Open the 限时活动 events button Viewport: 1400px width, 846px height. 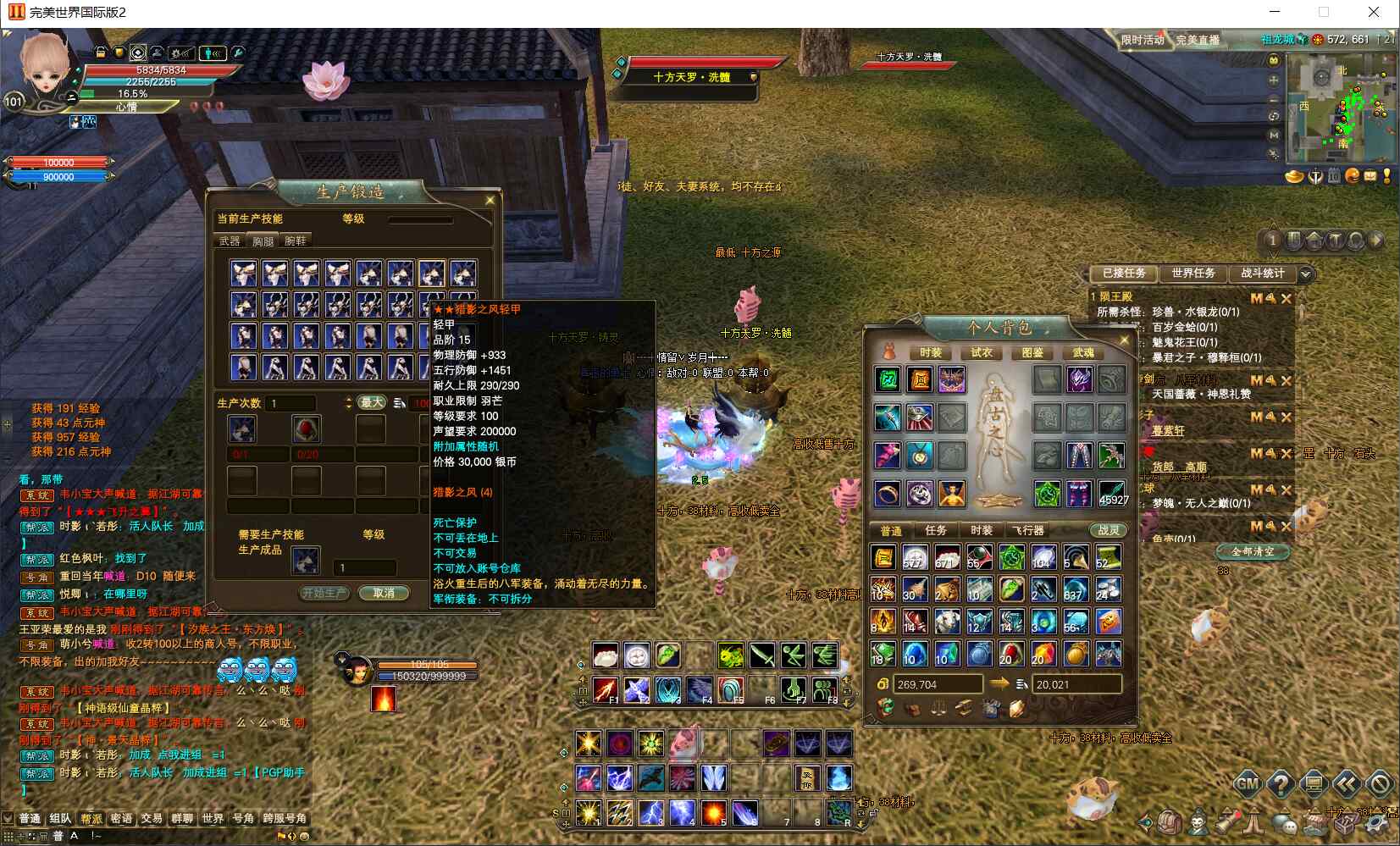pyautogui.click(x=1143, y=40)
